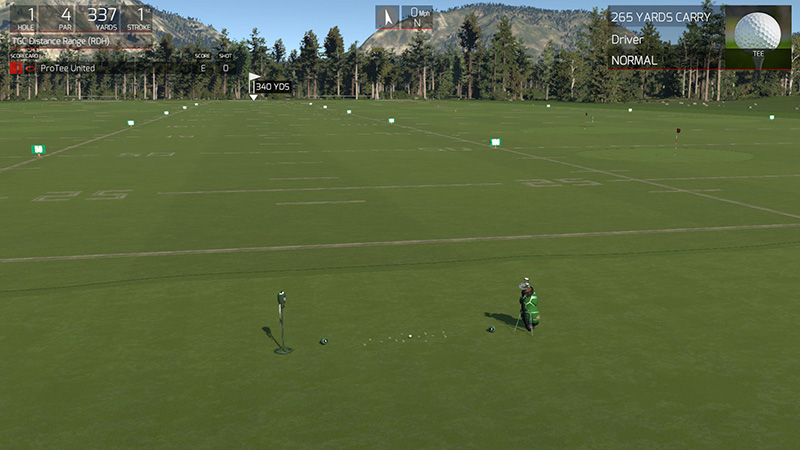
Task: Change the NORMAL shot type
Action: click(x=634, y=60)
